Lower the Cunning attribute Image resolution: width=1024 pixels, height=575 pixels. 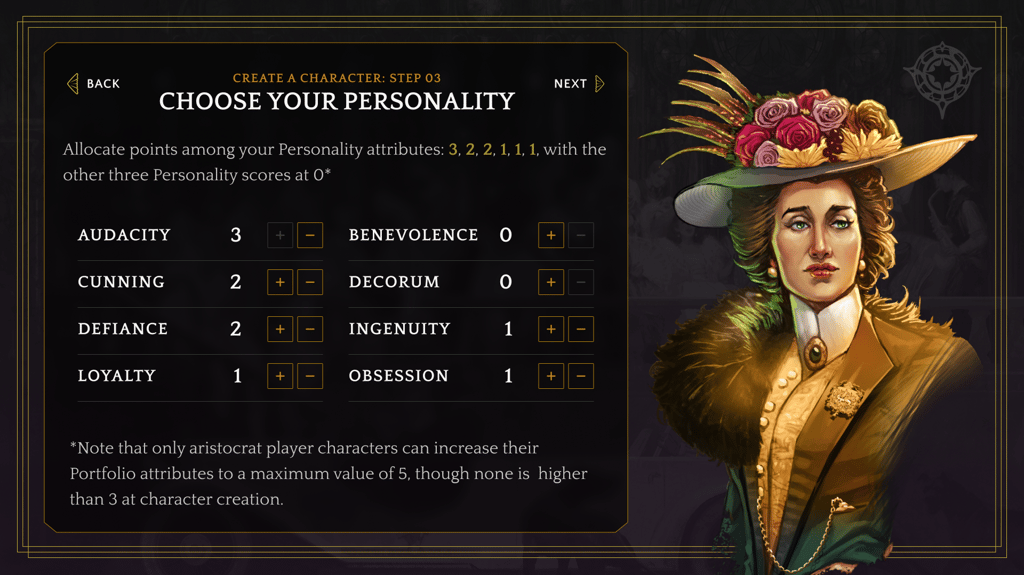310,282
